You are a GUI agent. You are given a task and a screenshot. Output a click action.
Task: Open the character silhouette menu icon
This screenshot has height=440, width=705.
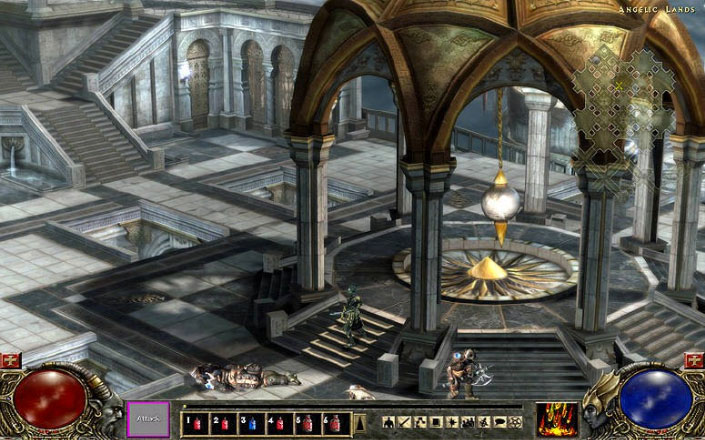388,422
